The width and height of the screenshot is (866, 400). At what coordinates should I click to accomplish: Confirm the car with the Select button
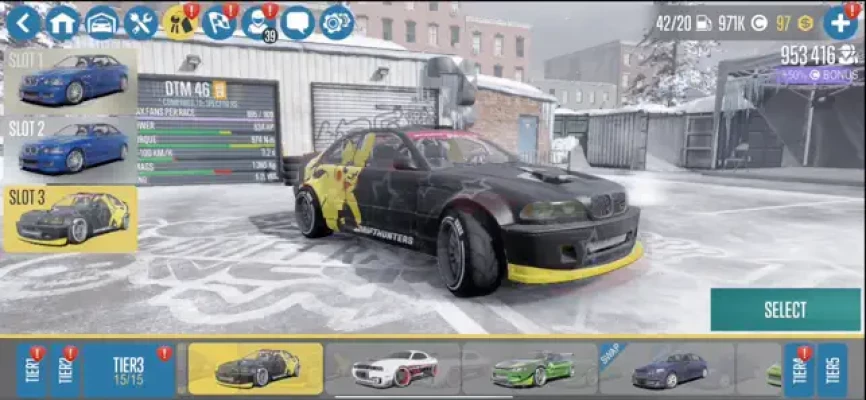tap(785, 310)
